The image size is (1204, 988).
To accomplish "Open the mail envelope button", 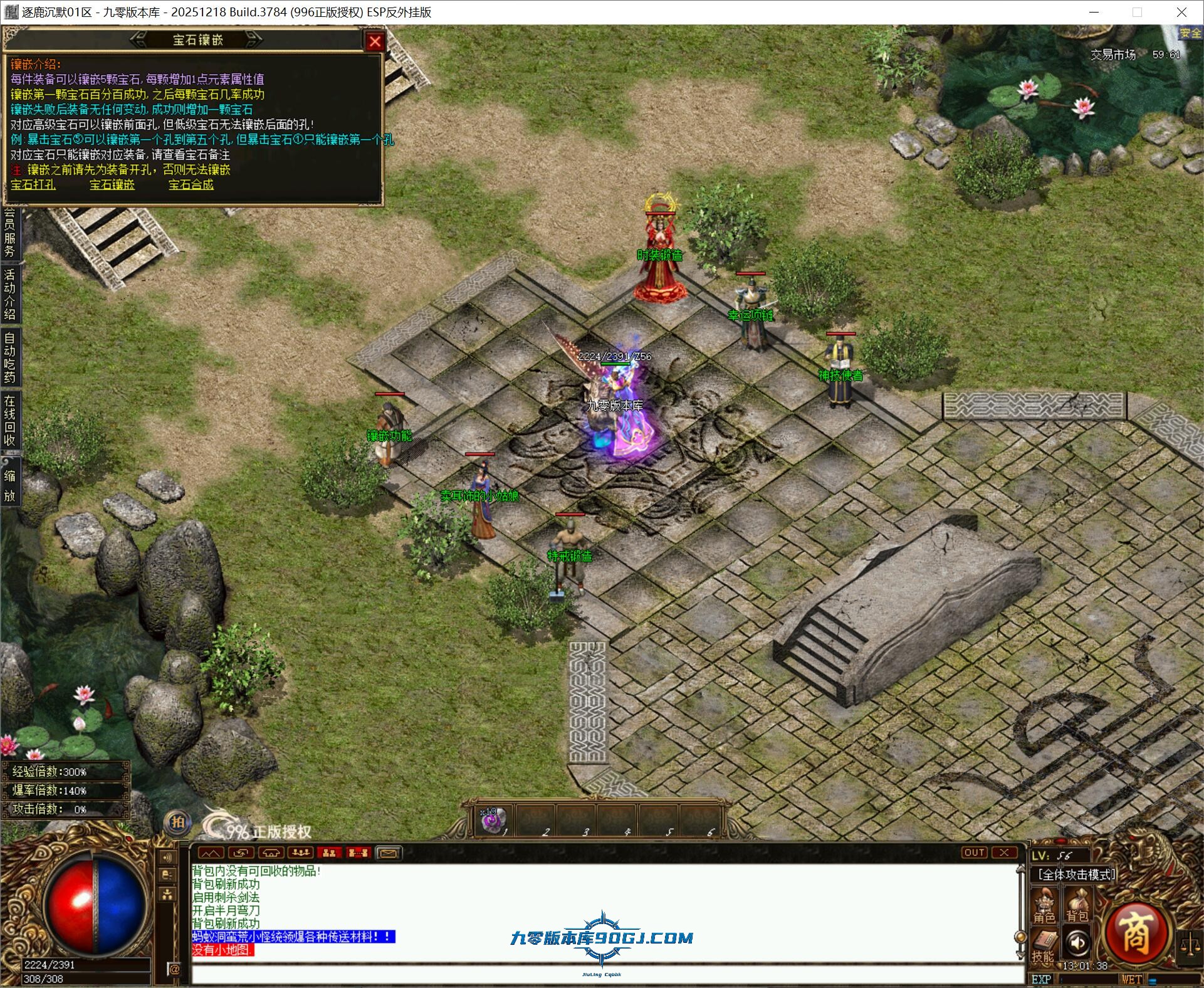I will (388, 853).
